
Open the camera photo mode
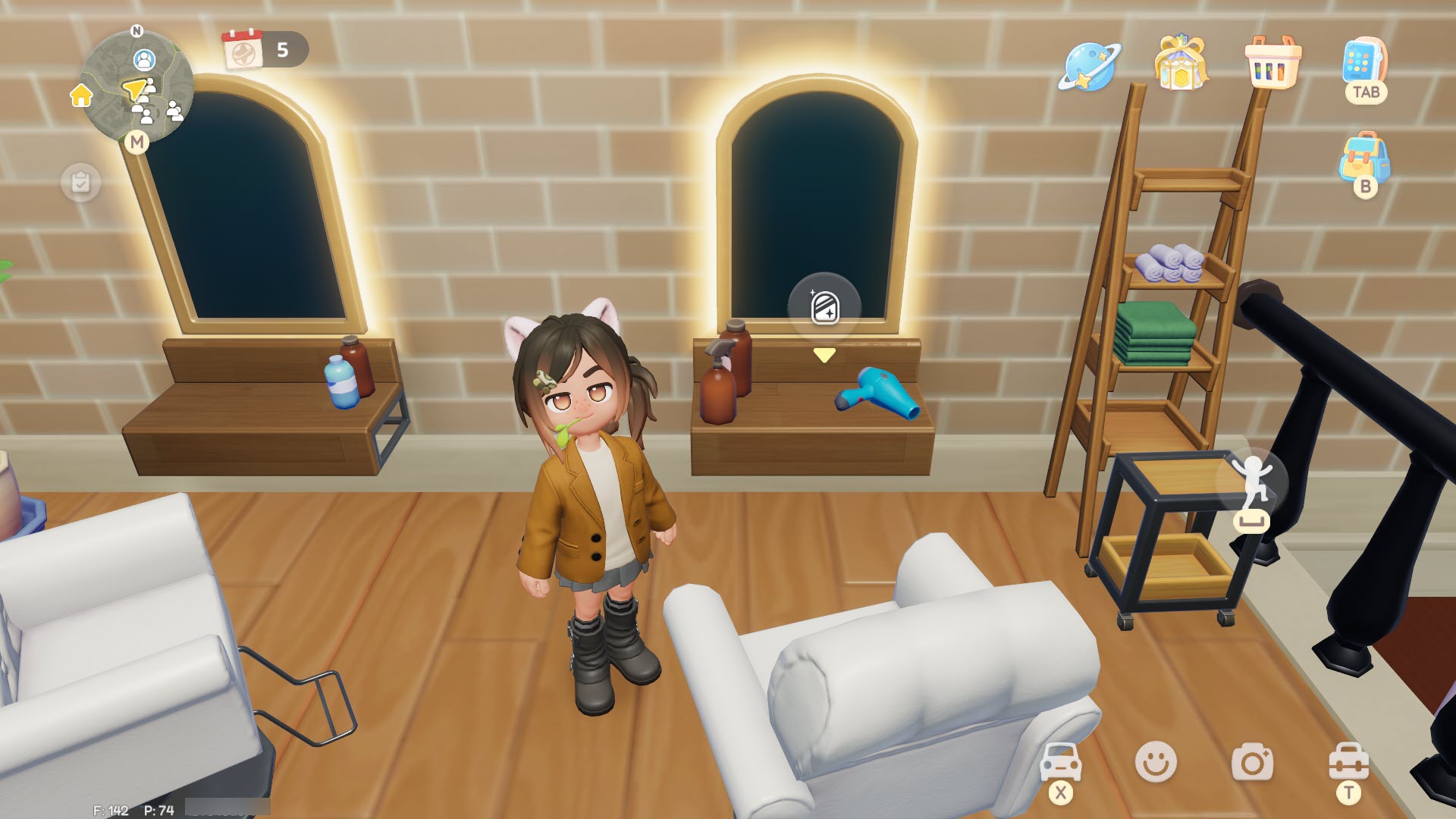pyautogui.click(x=1252, y=762)
